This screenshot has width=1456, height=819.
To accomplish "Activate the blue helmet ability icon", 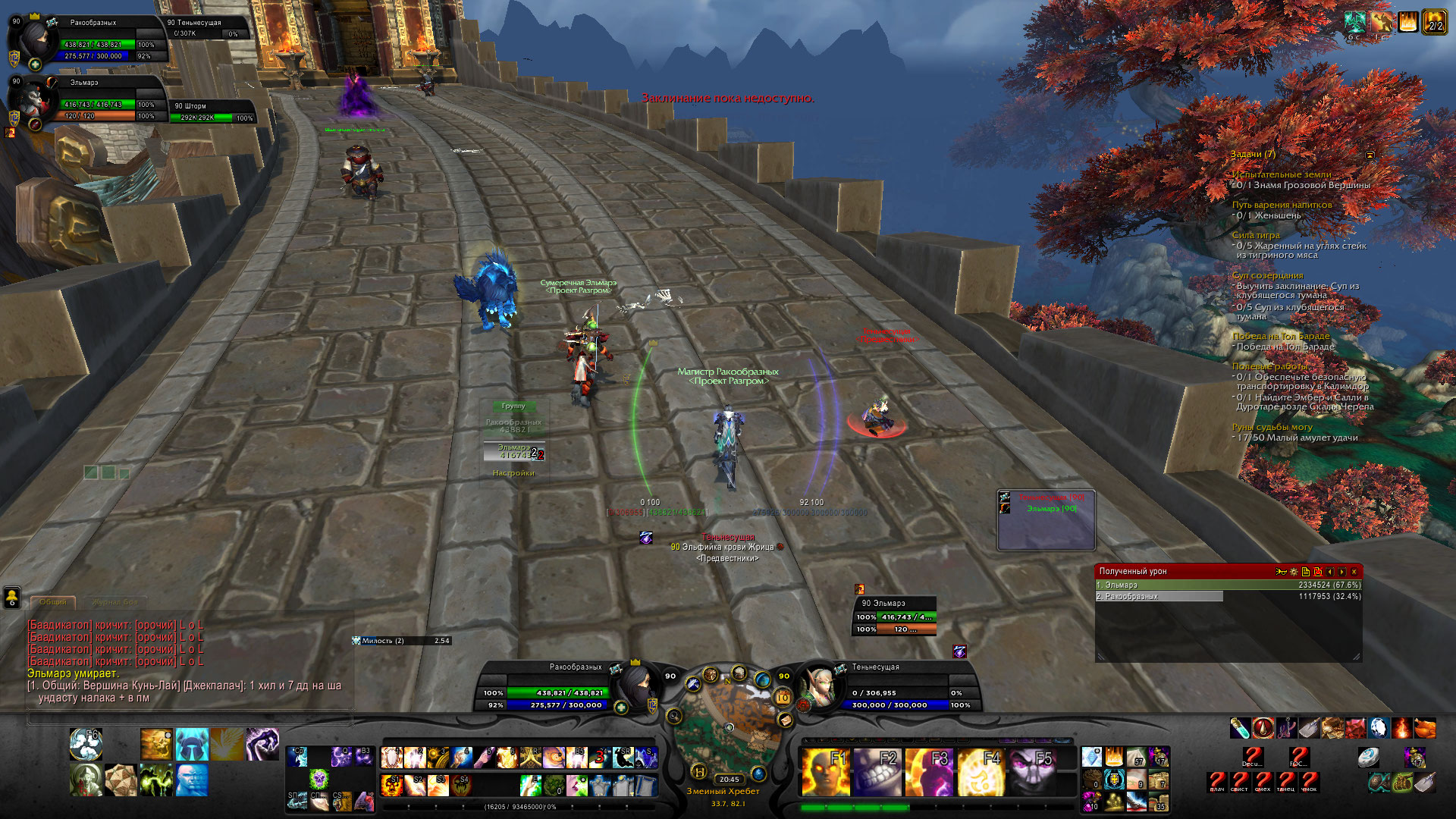I will pyautogui.click(x=192, y=744).
